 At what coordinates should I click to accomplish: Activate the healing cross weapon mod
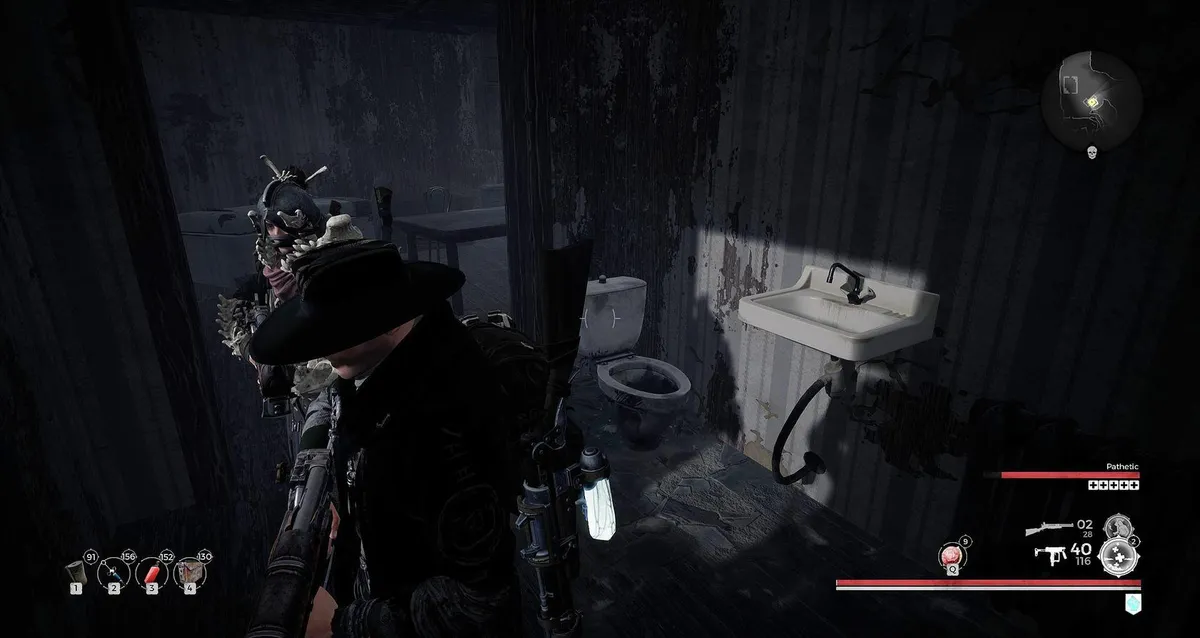[1119, 556]
